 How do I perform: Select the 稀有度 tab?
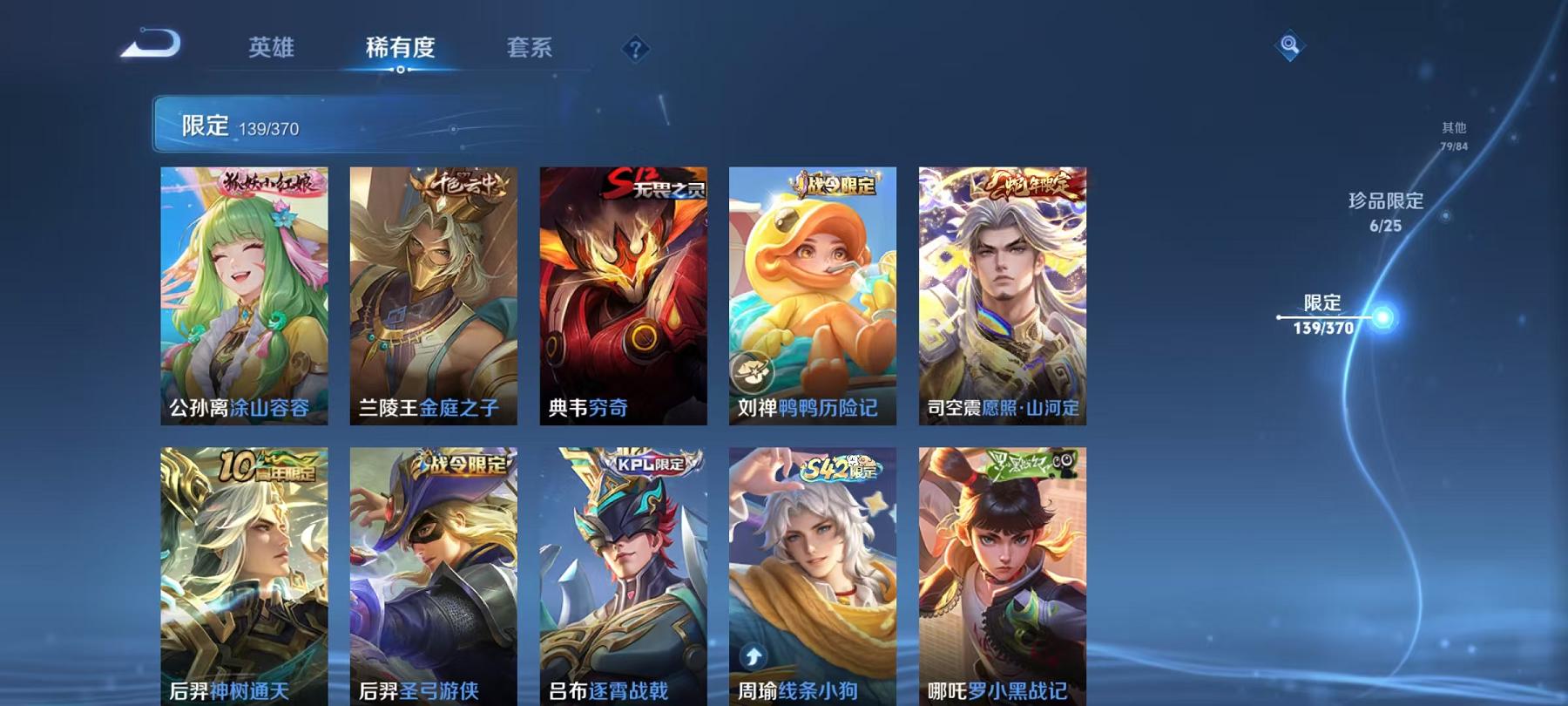[x=400, y=50]
